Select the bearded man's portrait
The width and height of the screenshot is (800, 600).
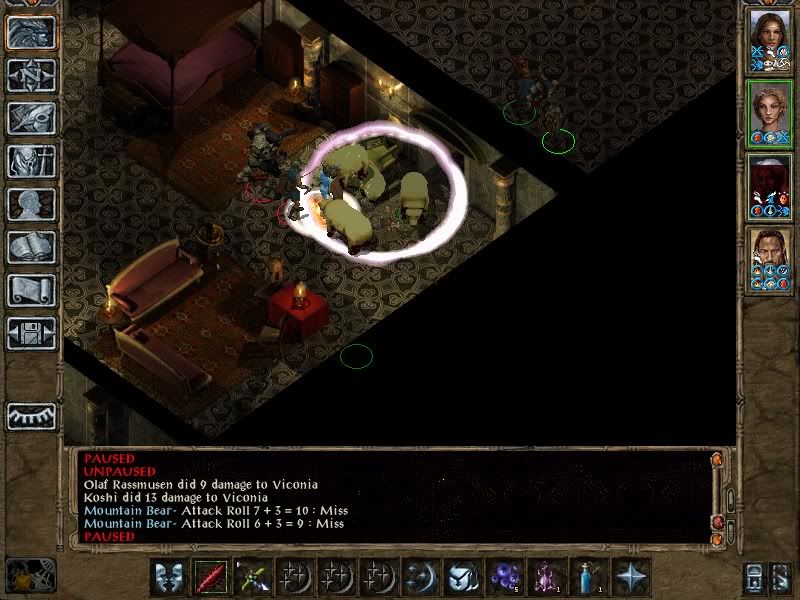pyautogui.click(x=770, y=259)
